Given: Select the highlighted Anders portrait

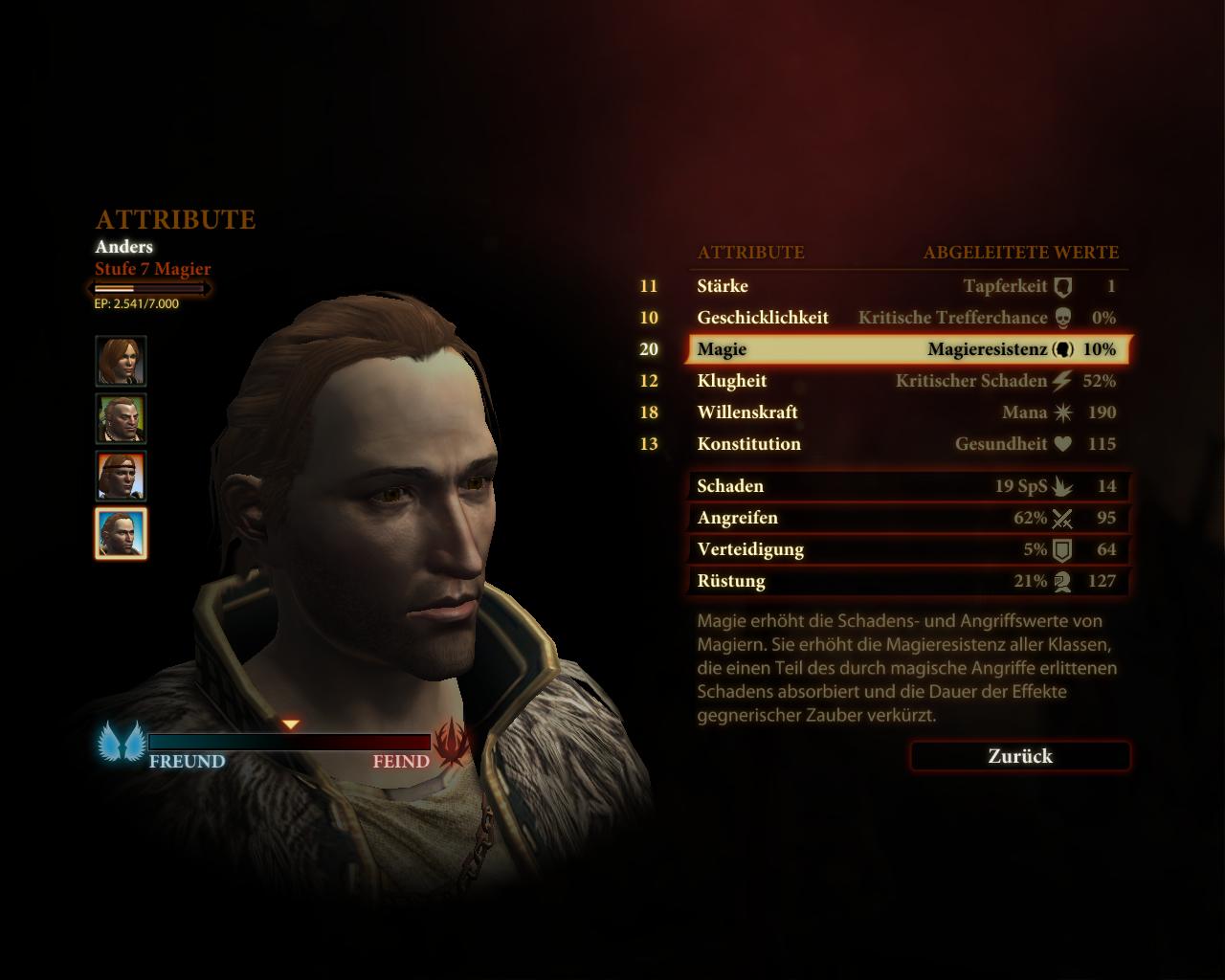Looking at the screenshot, I should tap(121, 533).
